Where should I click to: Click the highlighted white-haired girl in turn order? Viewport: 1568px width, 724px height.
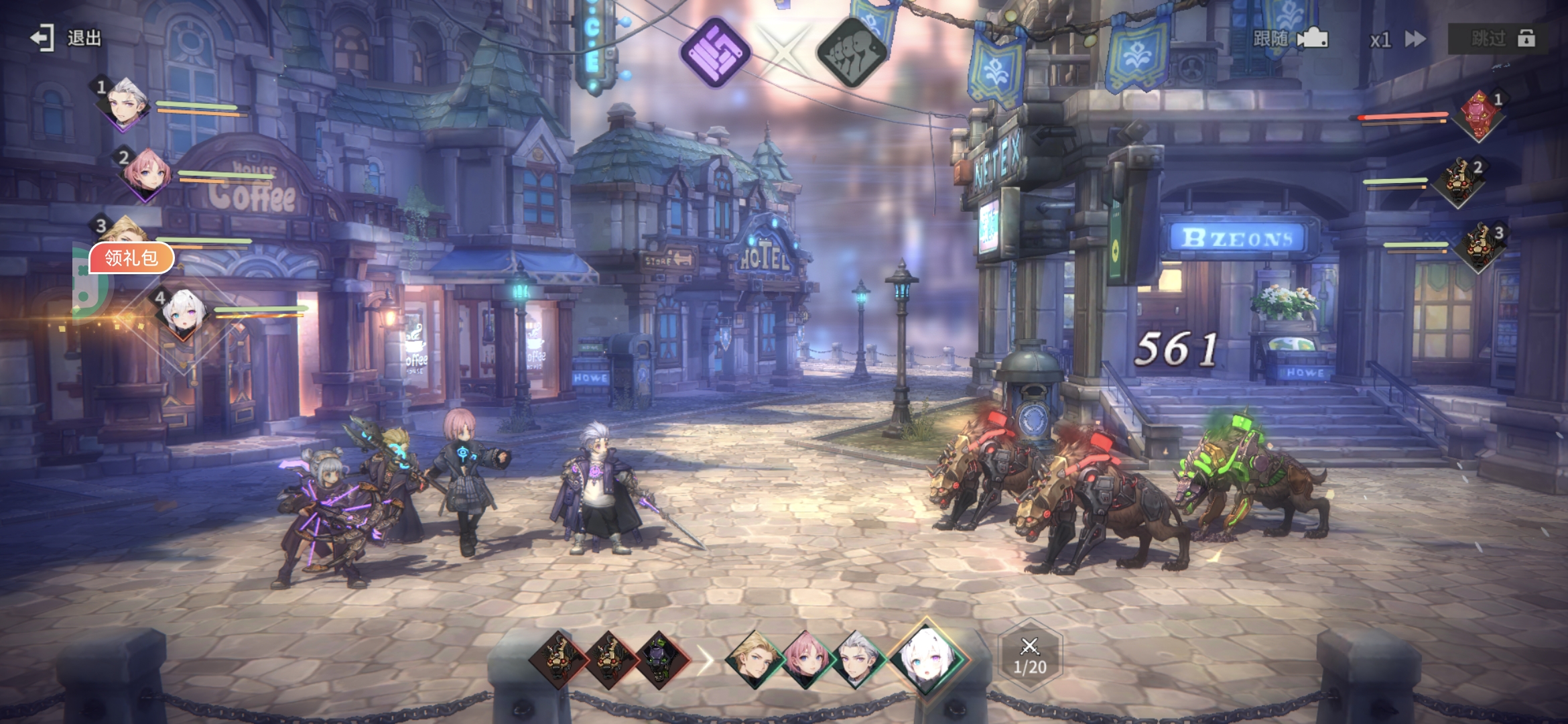[x=927, y=658]
